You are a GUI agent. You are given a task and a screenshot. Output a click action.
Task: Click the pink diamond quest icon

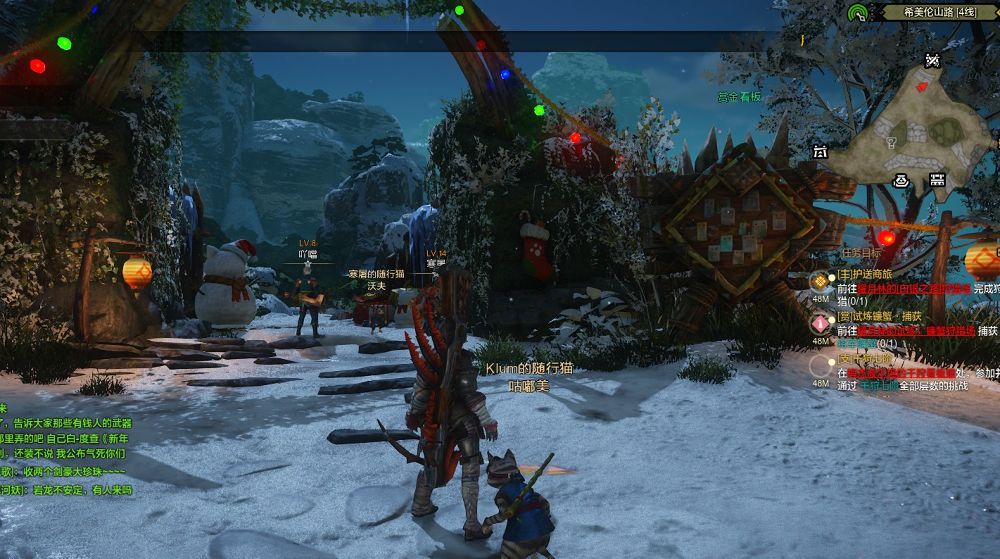coord(820,323)
